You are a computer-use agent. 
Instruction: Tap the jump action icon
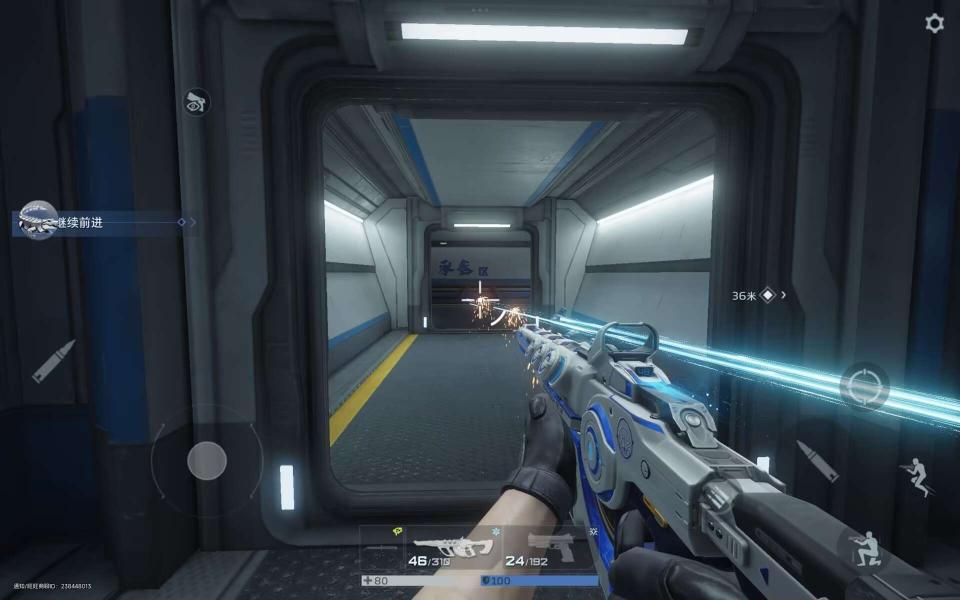click(916, 476)
